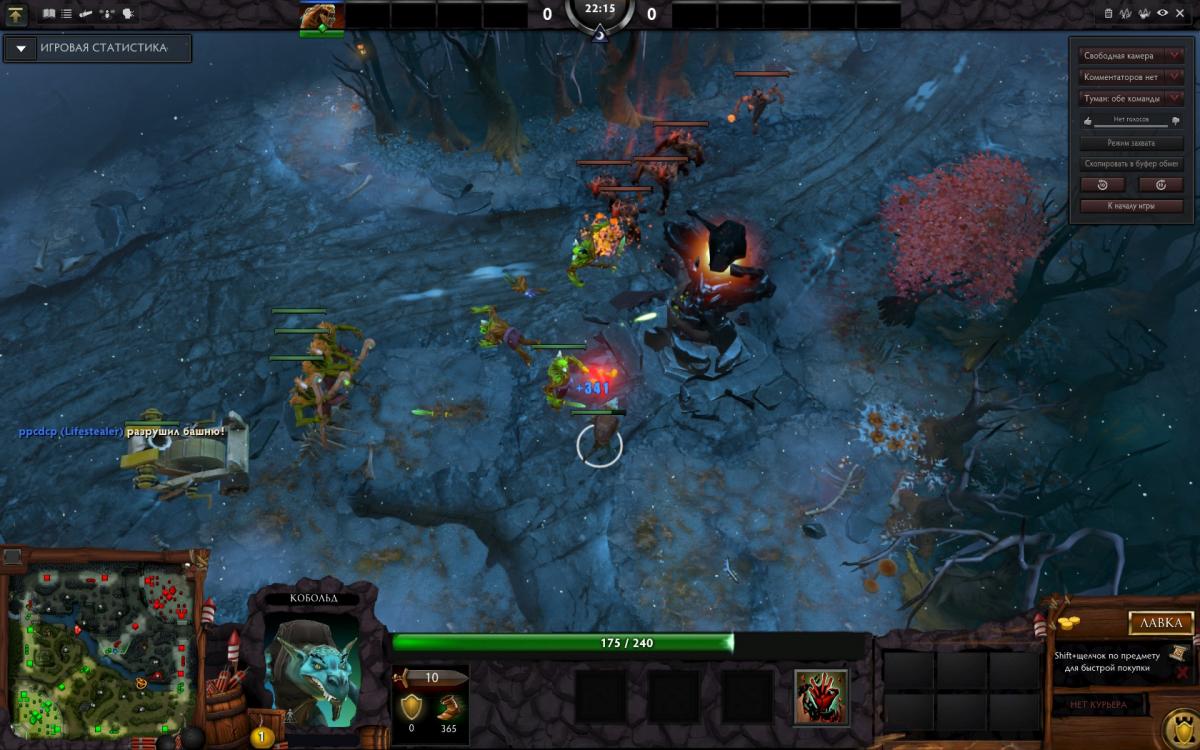Select the Кобольд unit portrait
1200x750 pixels.
click(x=313, y=668)
